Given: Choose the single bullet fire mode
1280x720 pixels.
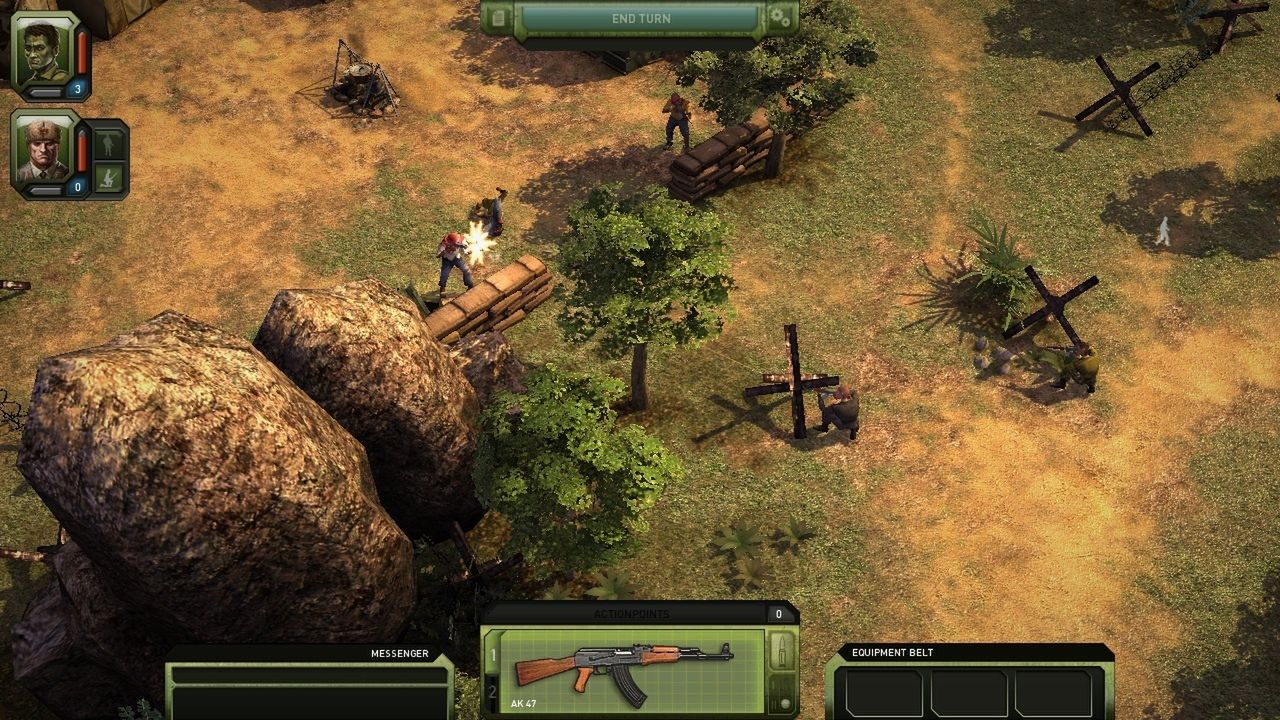Looking at the screenshot, I should pos(783,652).
